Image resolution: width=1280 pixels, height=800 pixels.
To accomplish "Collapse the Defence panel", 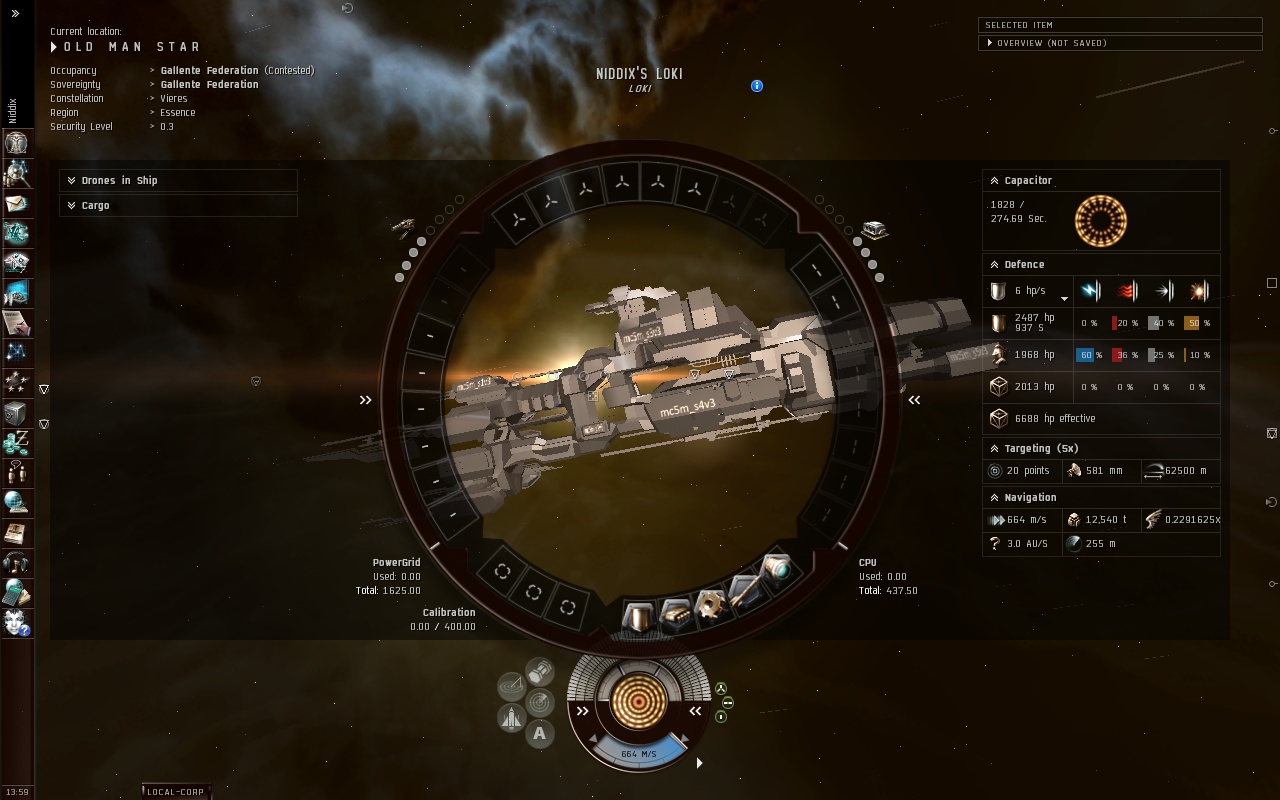I will click(x=994, y=265).
